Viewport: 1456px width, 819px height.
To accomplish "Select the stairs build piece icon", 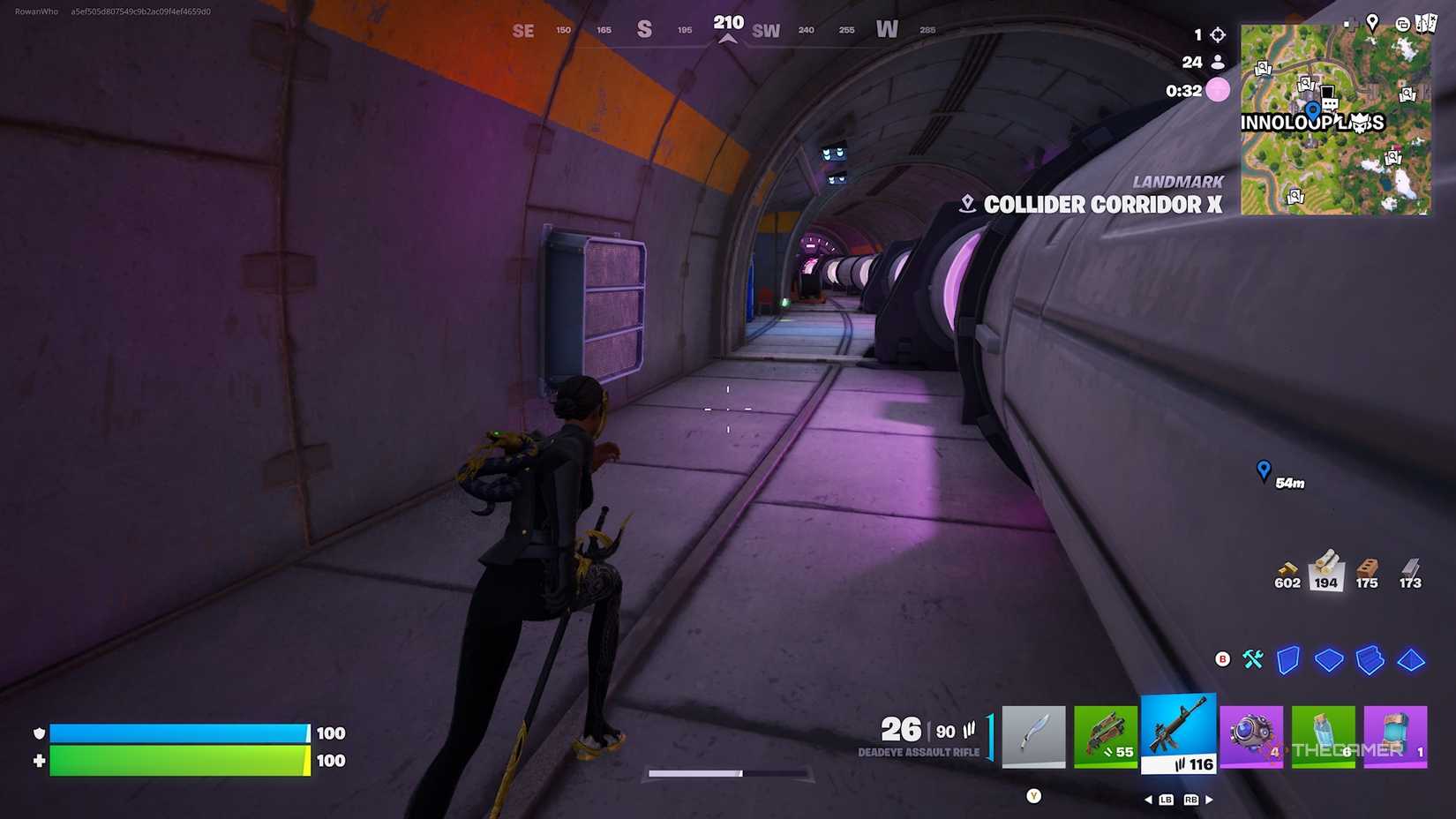I will click(1370, 660).
